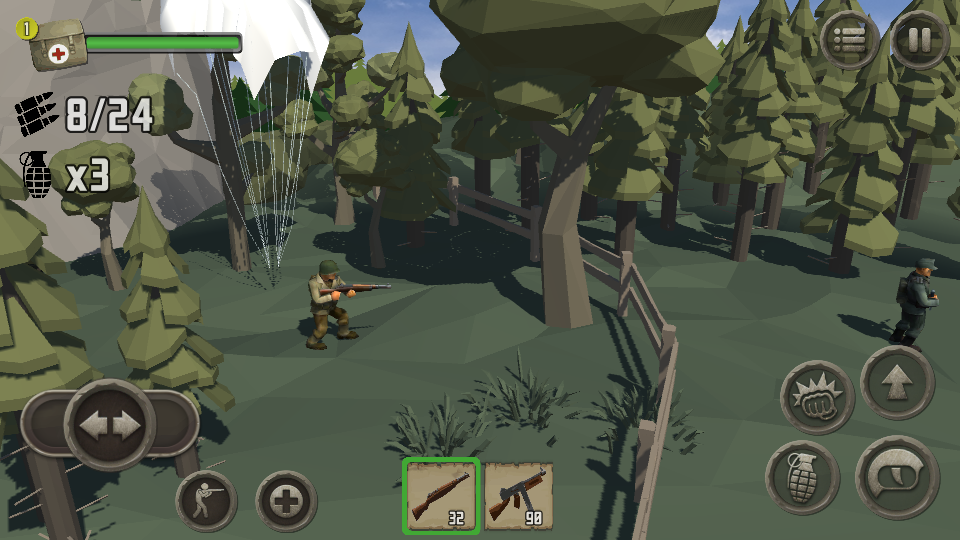Select the bolt-action rifle weapon slot

[442, 495]
